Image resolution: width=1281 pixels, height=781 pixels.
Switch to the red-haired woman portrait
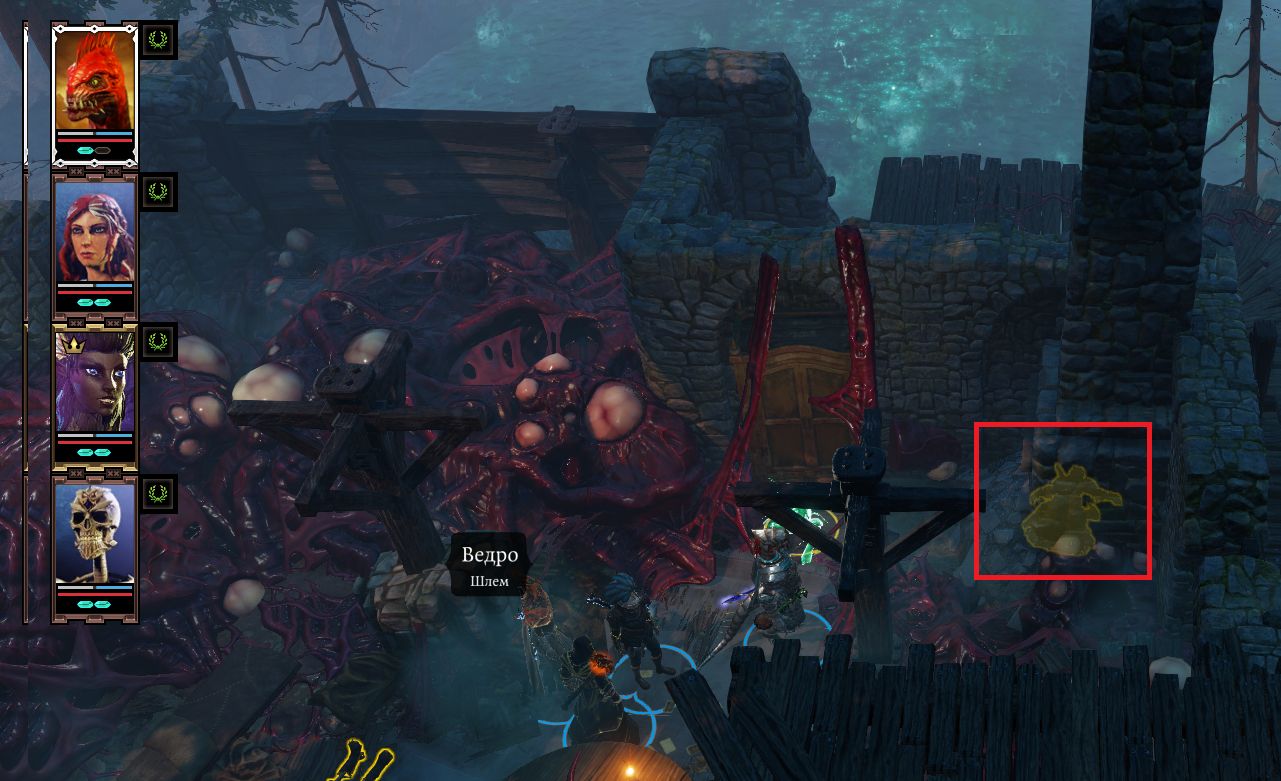[94, 232]
